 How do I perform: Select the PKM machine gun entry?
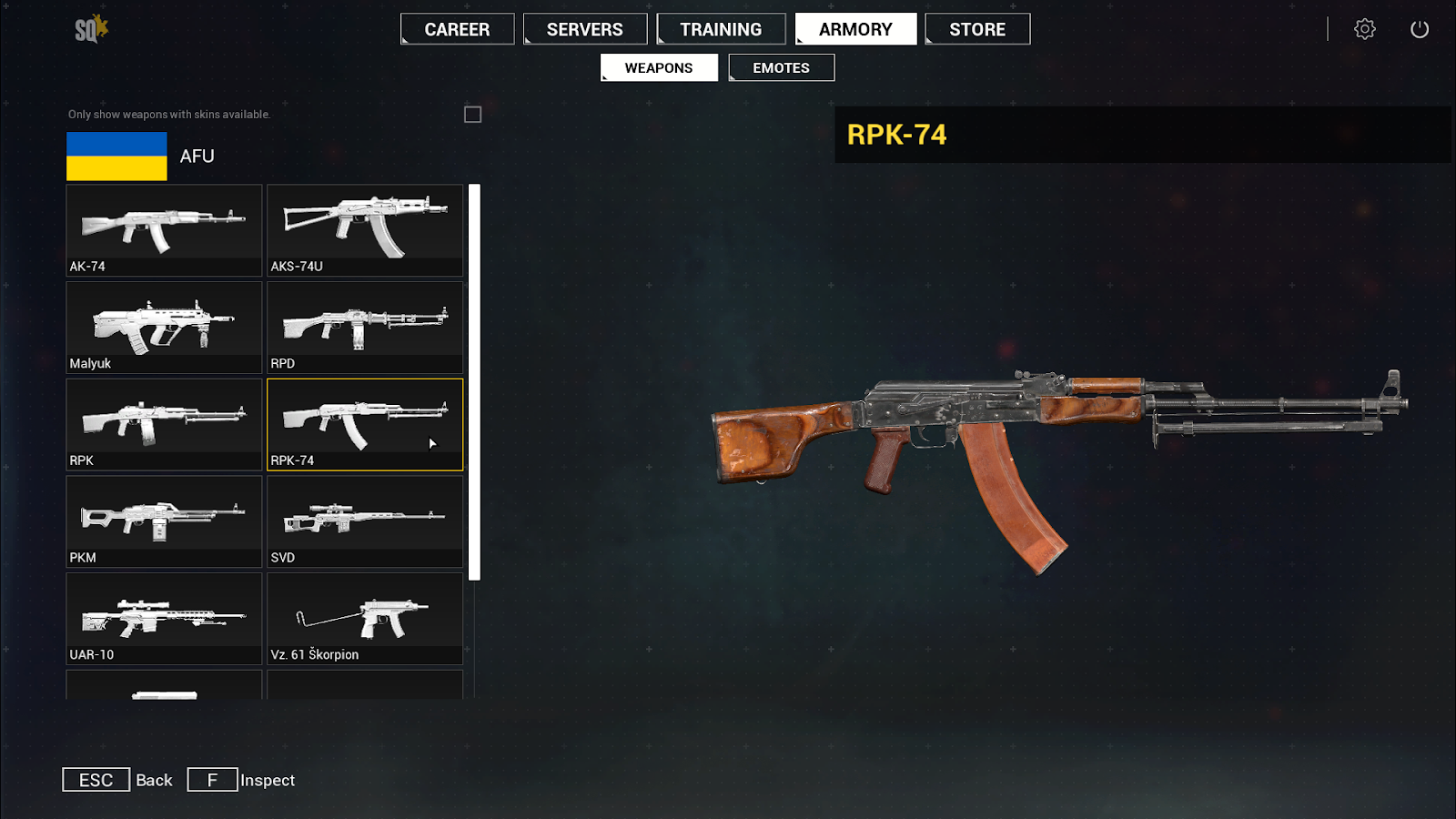(164, 521)
